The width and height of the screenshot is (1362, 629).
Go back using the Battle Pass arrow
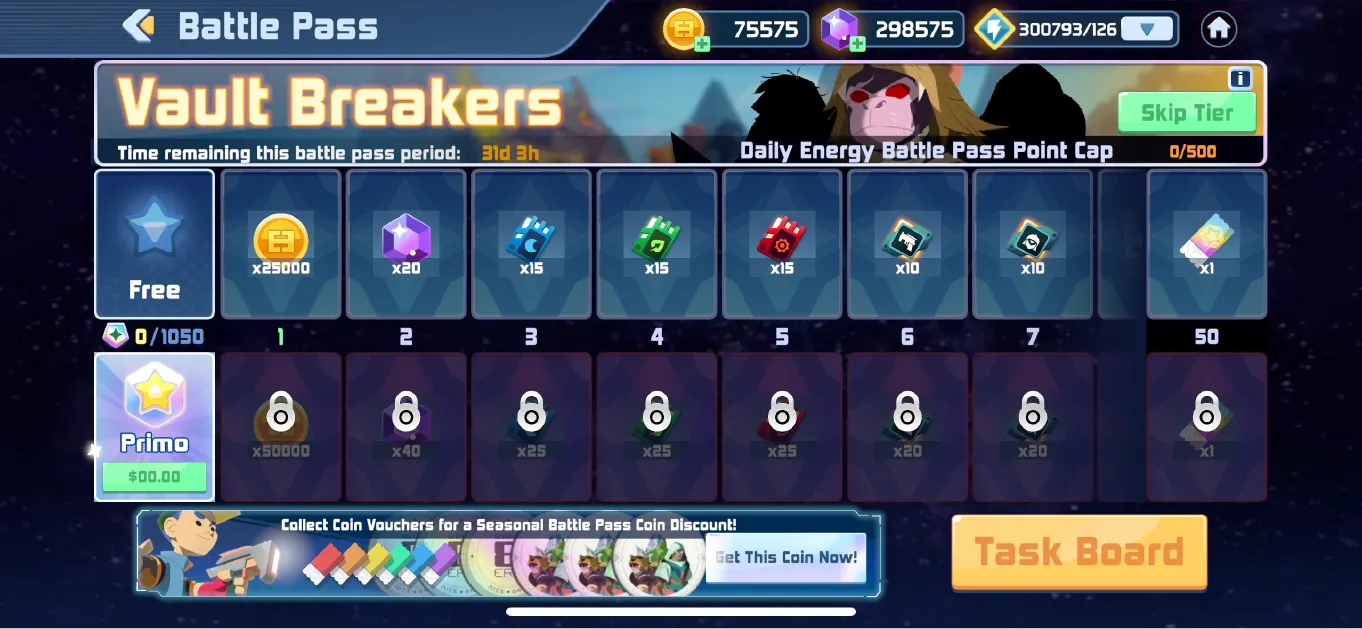[x=140, y=26]
